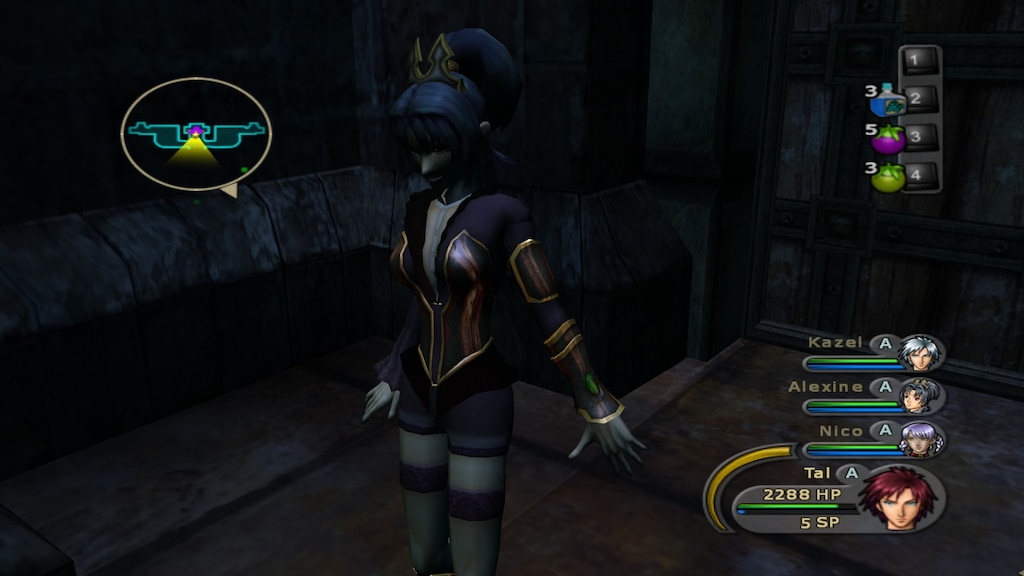Use the blue potion bottle in slot 2
Screen dimensions: 1024x576
(x=887, y=101)
